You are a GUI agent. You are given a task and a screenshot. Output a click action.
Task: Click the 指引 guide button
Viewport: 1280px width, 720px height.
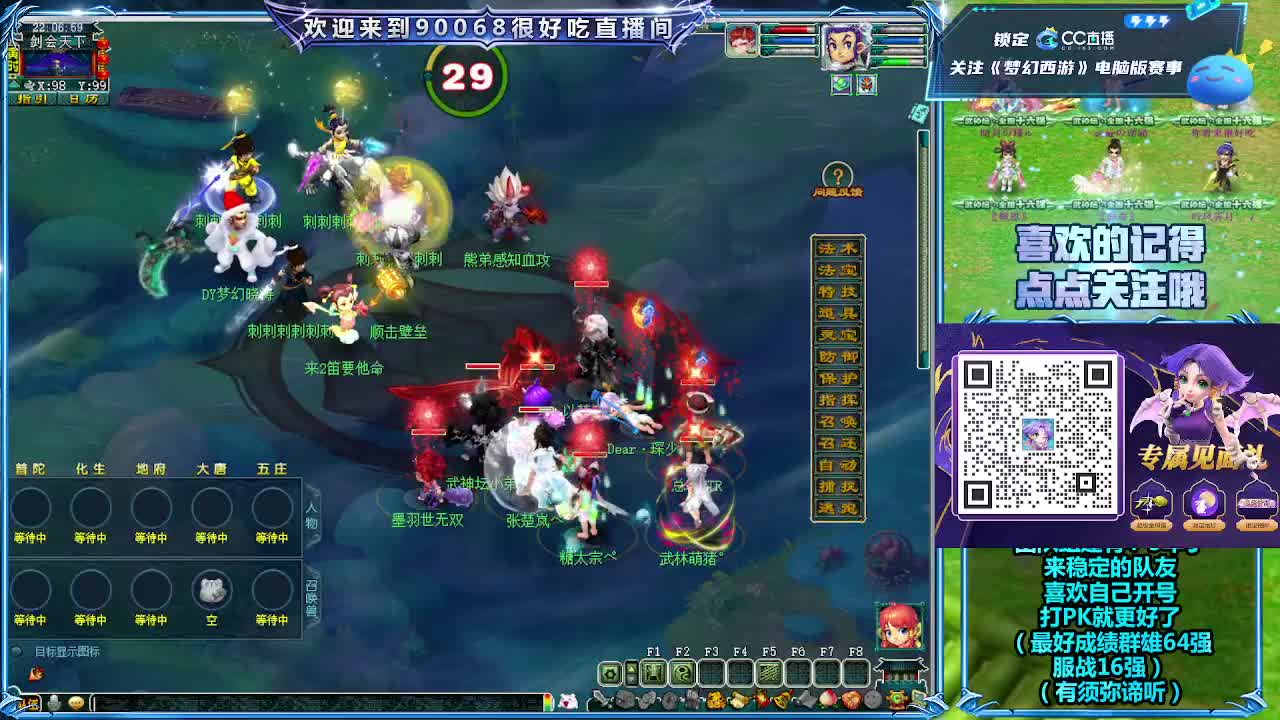[32, 98]
